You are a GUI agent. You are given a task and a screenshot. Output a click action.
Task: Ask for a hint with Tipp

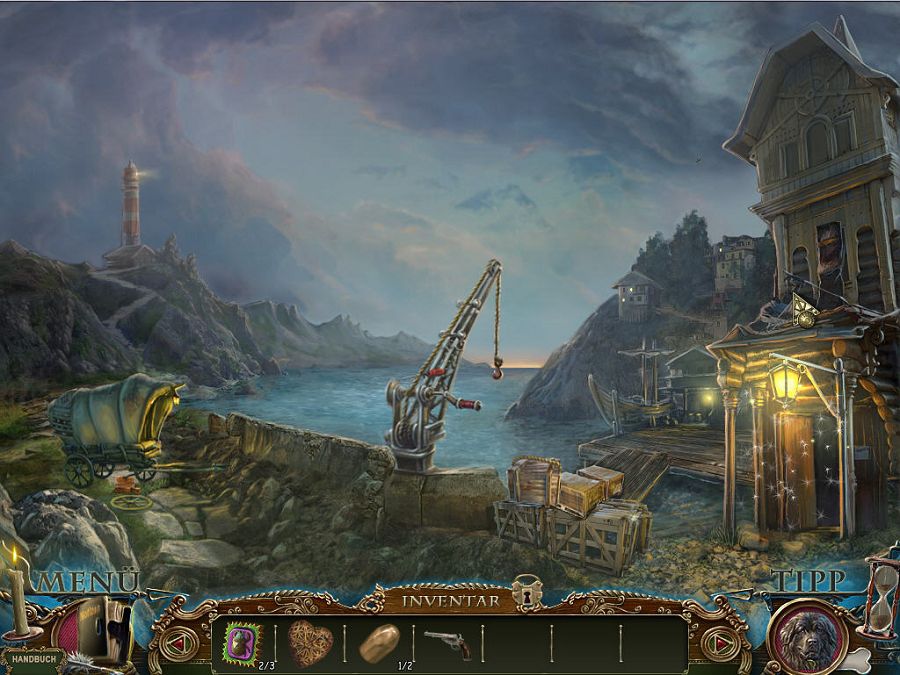point(808,580)
